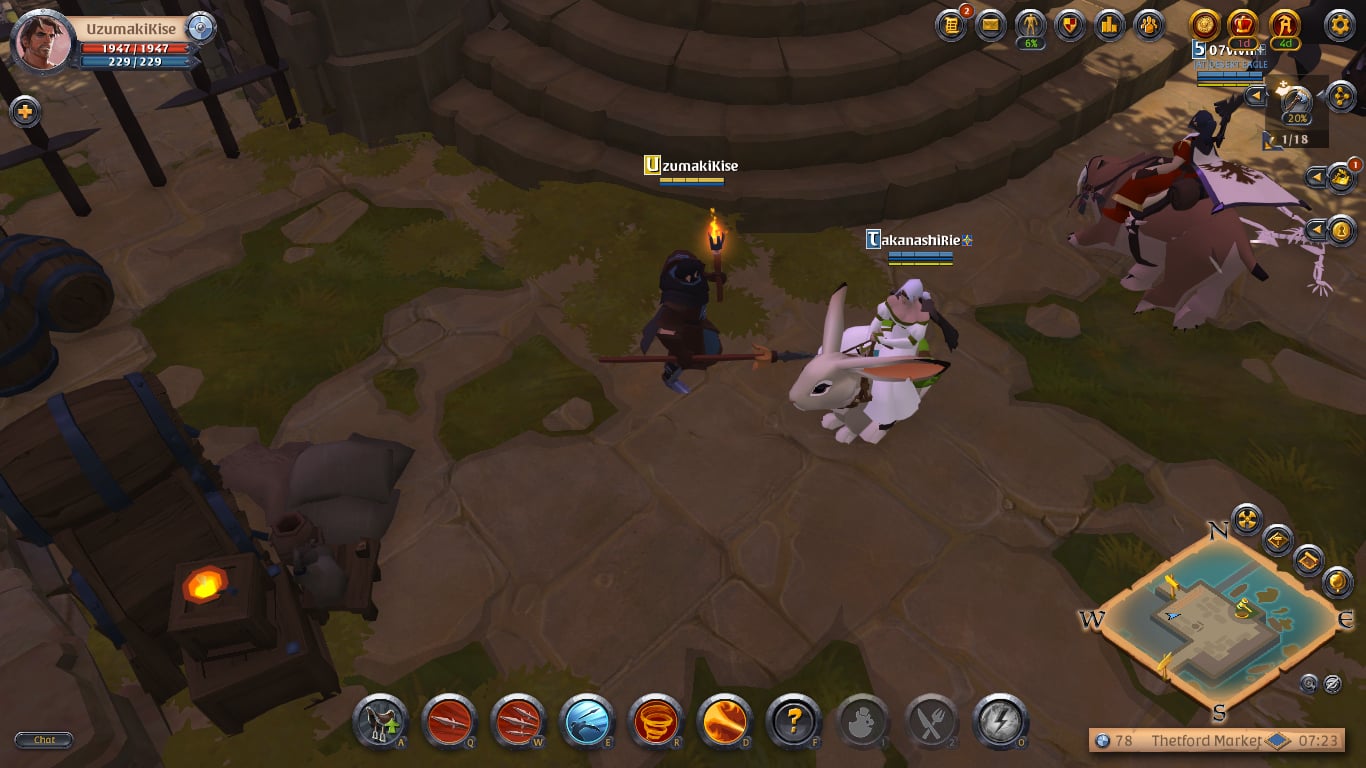Open the settings gear menu
The image size is (1366, 768).
click(1339, 26)
